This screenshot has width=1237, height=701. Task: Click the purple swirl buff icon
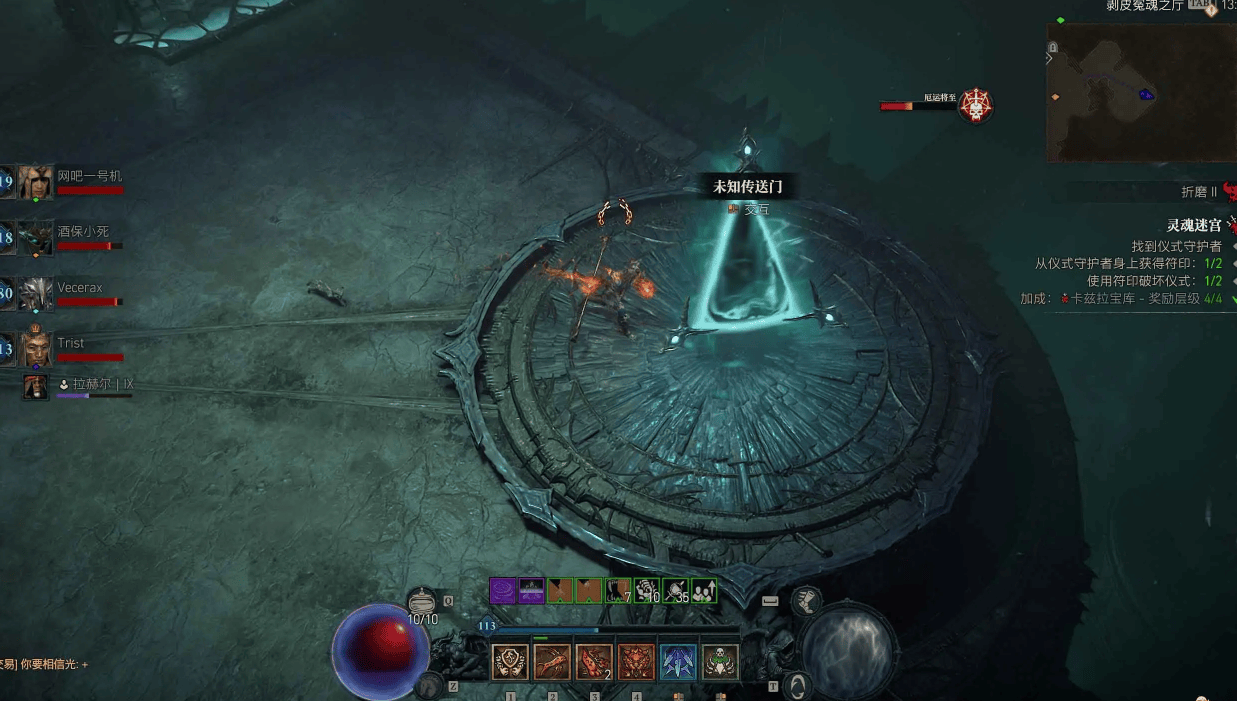pyautogui.click(x=502, y=591)
